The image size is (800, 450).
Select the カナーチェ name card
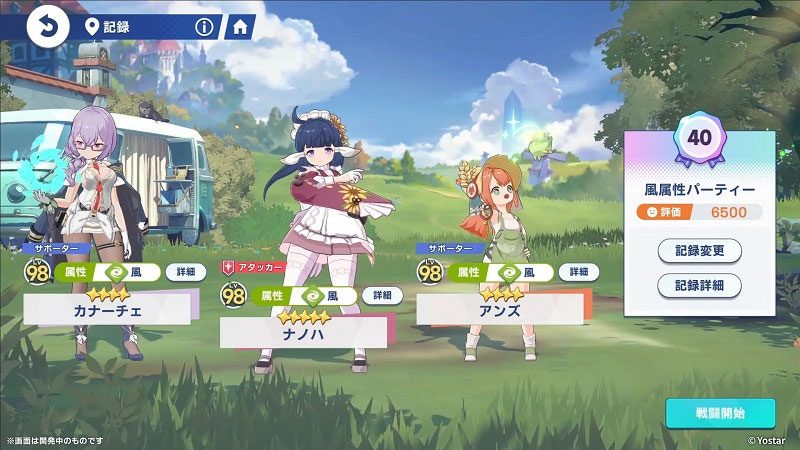[x=107, y=310]
